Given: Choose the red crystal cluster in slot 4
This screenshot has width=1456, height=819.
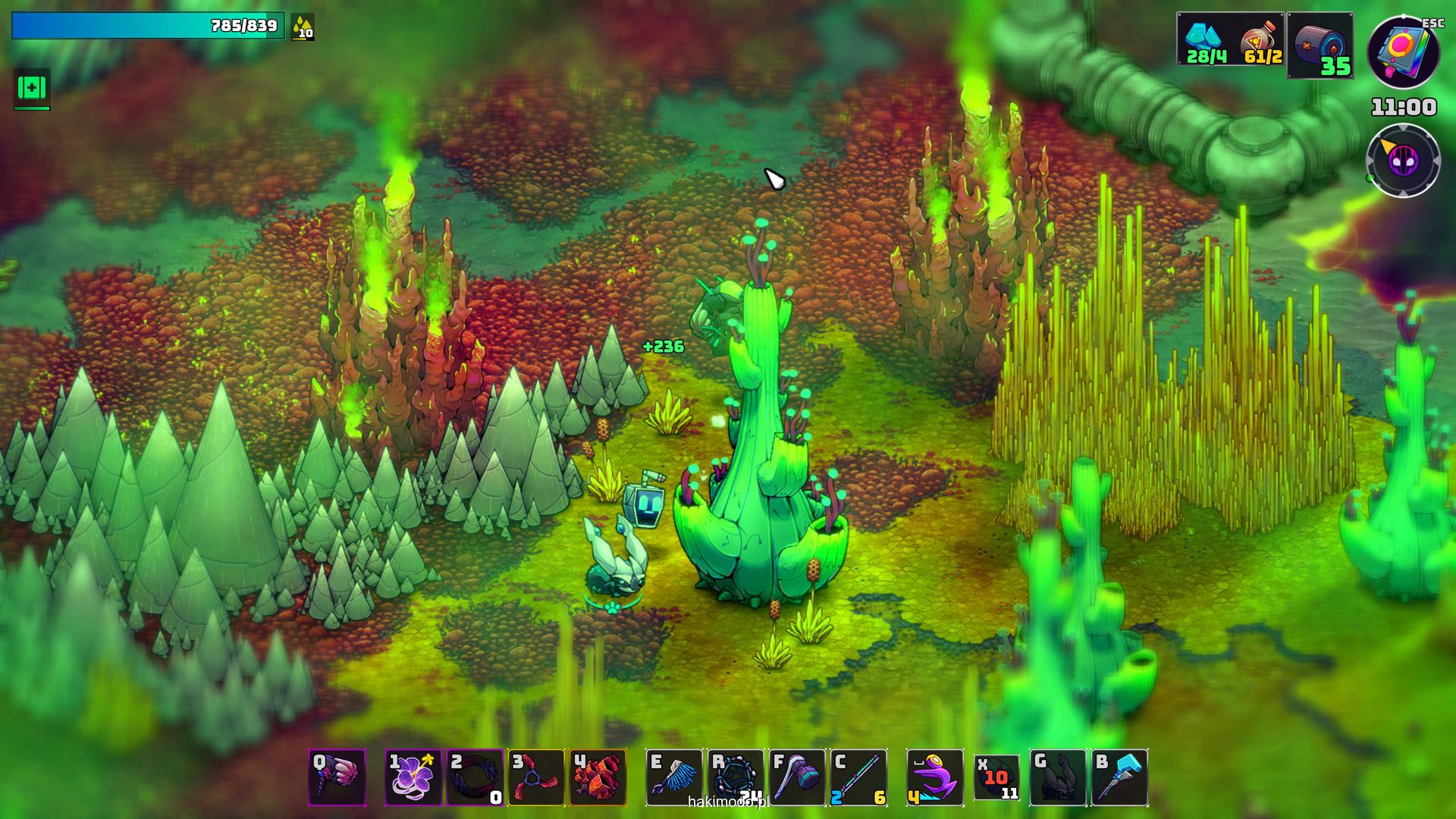Looking at the screenshot, I should [598, 777].
